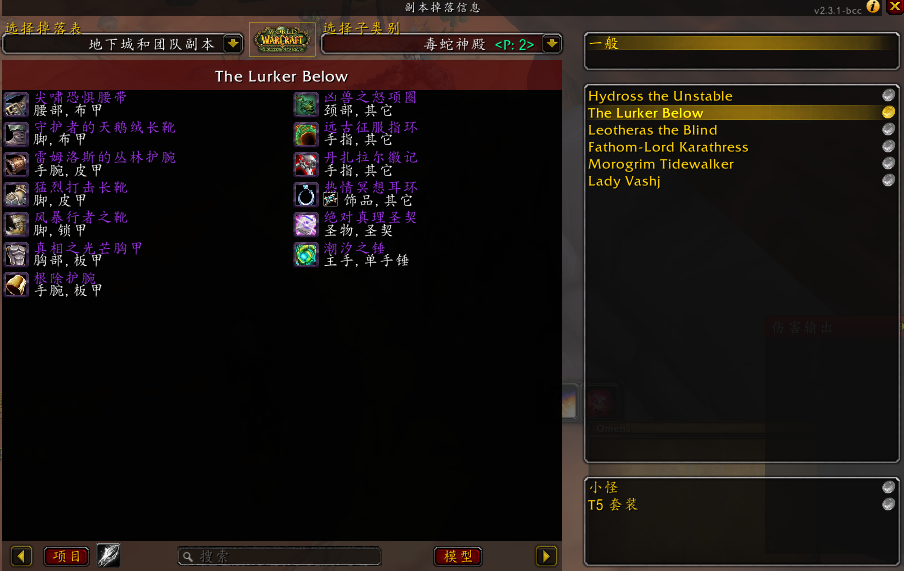The height and width of the screenshot is (571, 904).
Task: Close the loot info window
Action: coord(894,7)
